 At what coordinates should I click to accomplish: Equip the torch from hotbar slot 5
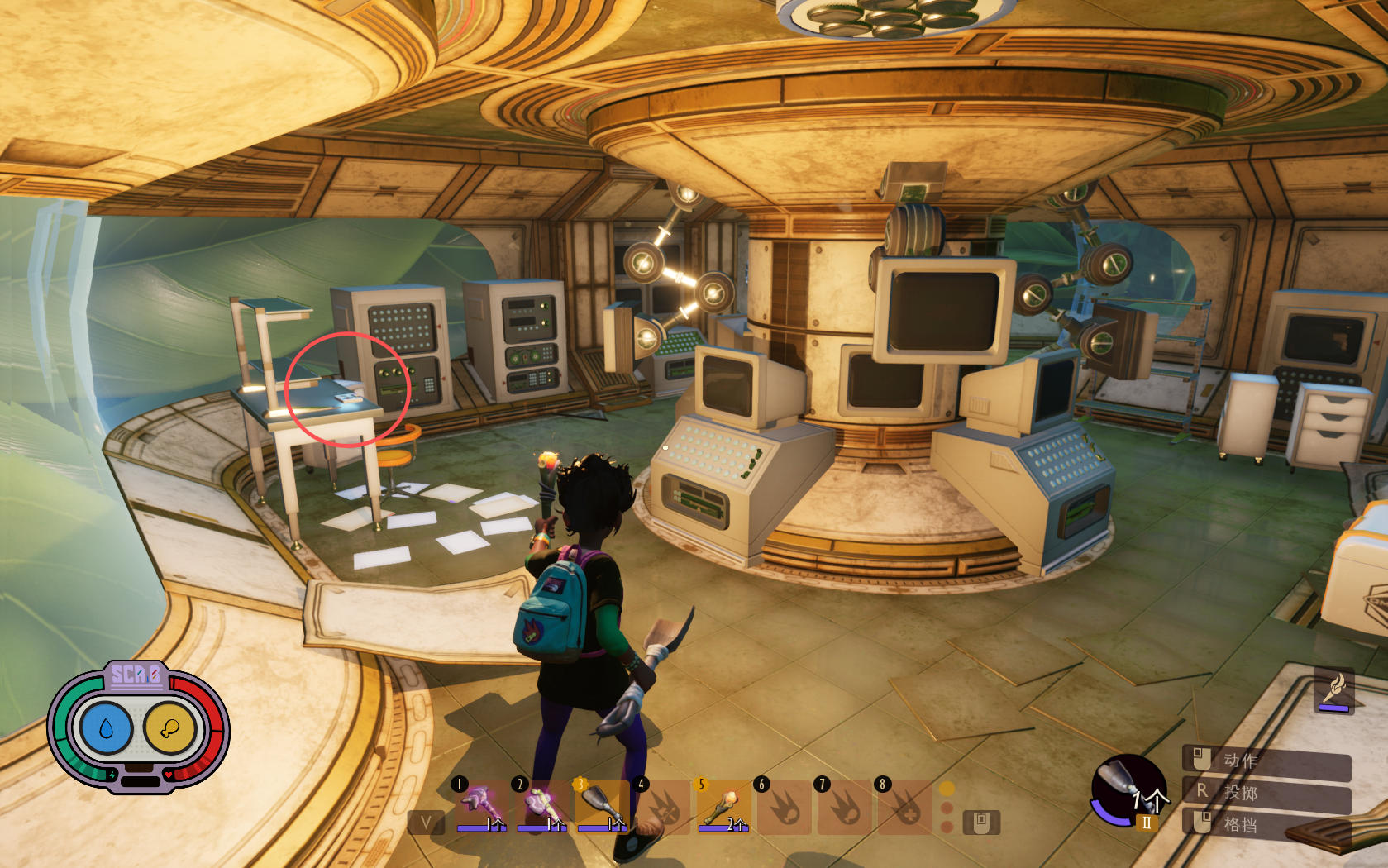coord(723,806)
